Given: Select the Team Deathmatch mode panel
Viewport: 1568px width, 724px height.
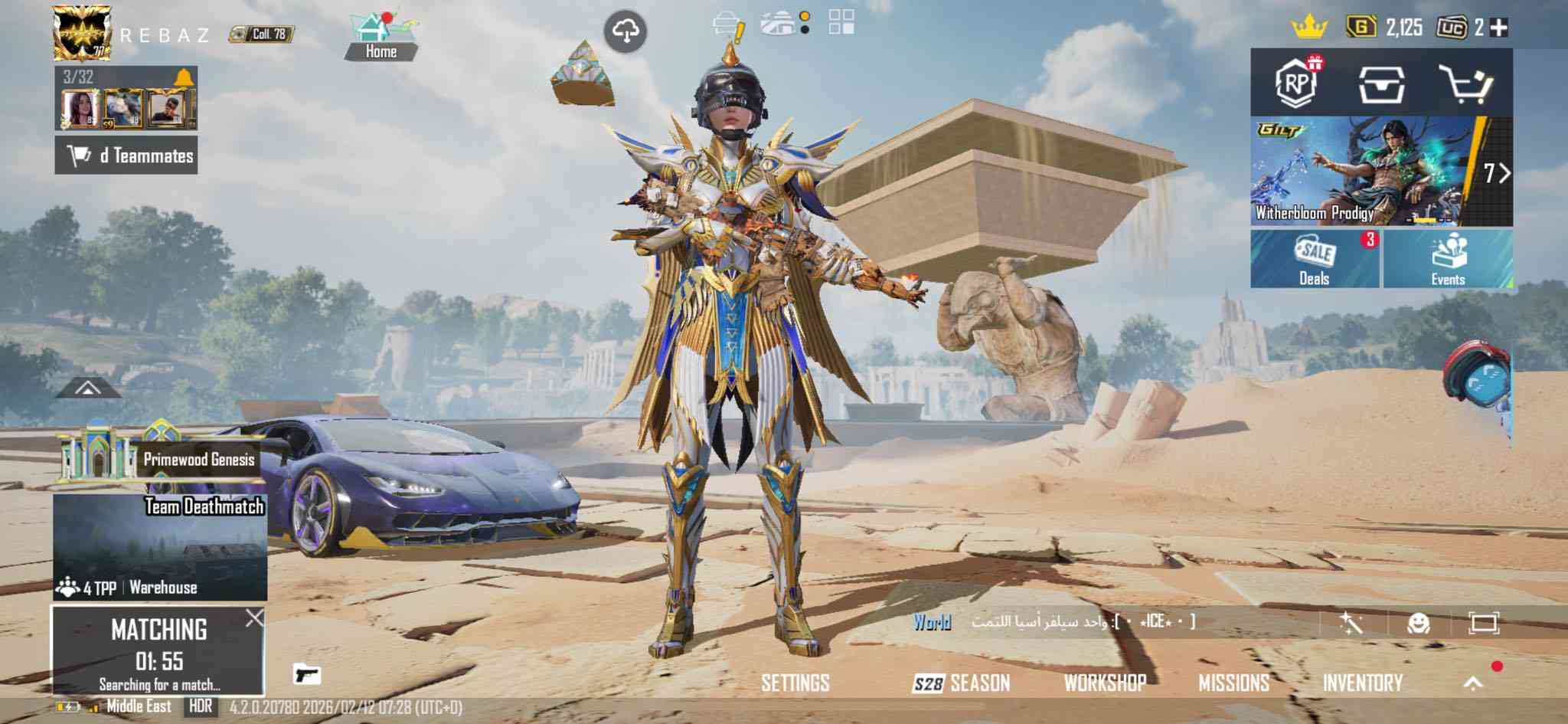Looking at the screenshot, I should [x=160, y=547].
